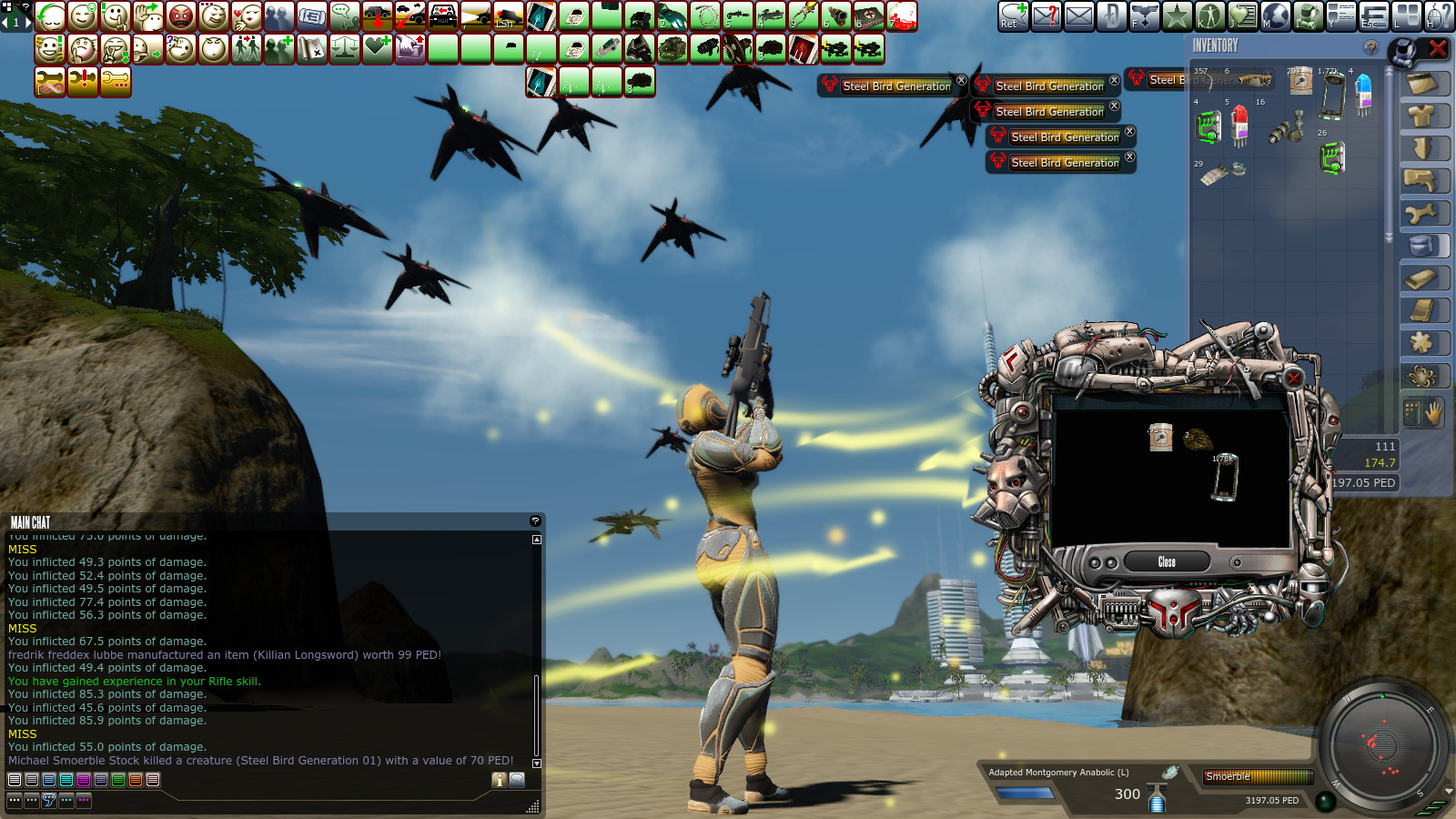The height and width of the screenshot is (819, 1456).
Task: Activate the balance scales action icon
Action: pyautogui.click(x=345, y=49)
